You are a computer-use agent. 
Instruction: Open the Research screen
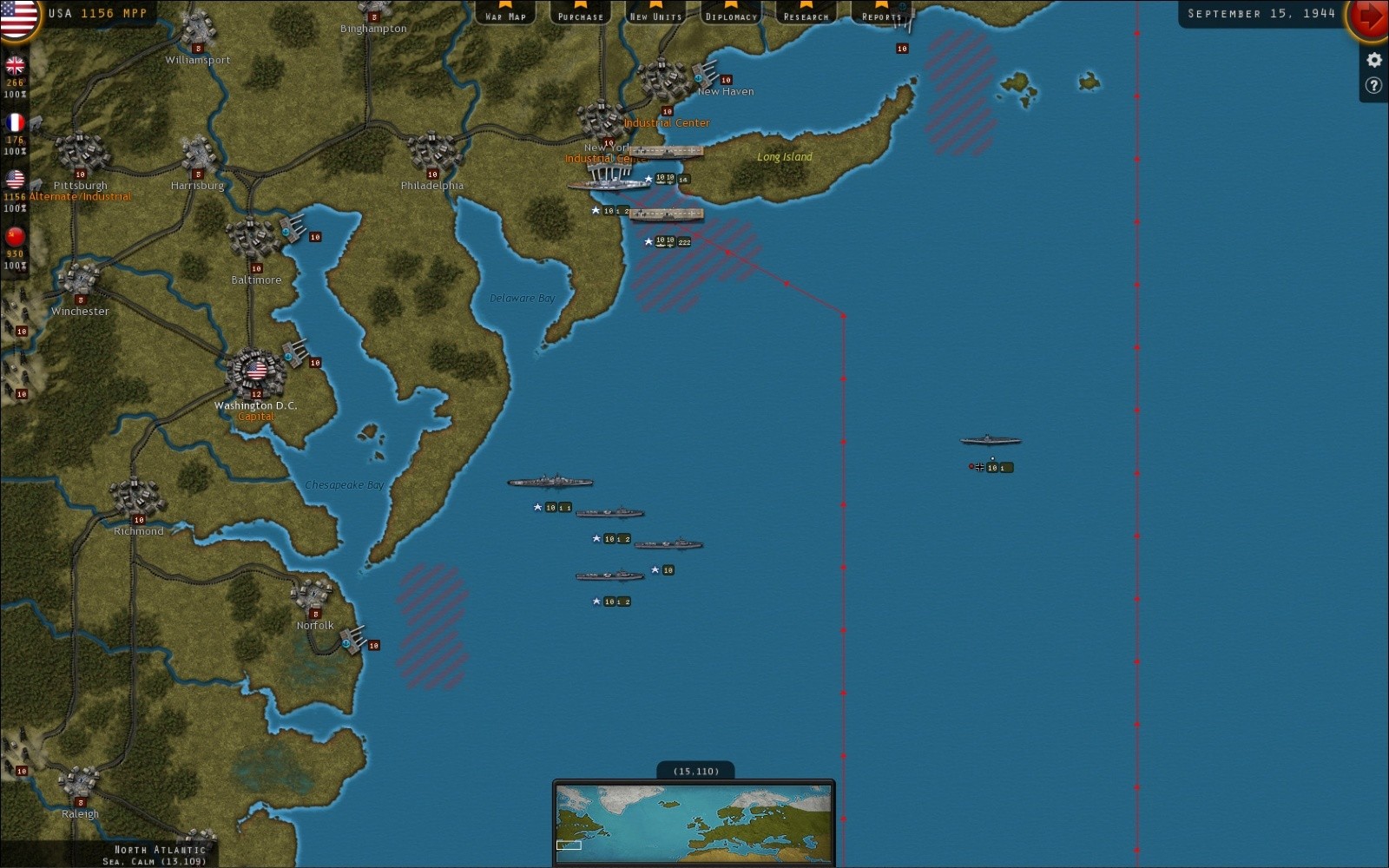pos(806,15)
